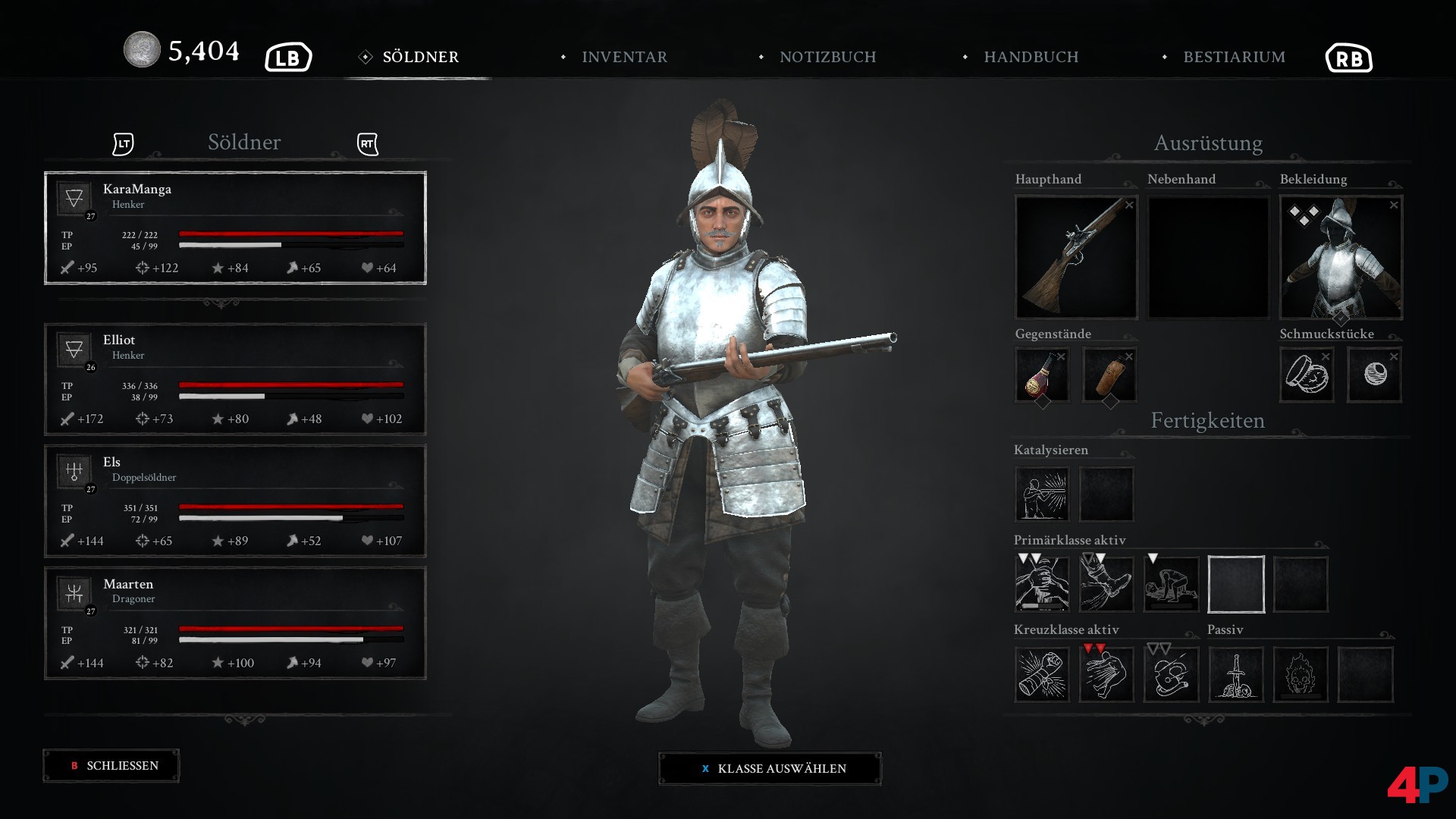Select the Söldner tab
1456x819 pixels.
pyautogui.click(x=420, y=57)
